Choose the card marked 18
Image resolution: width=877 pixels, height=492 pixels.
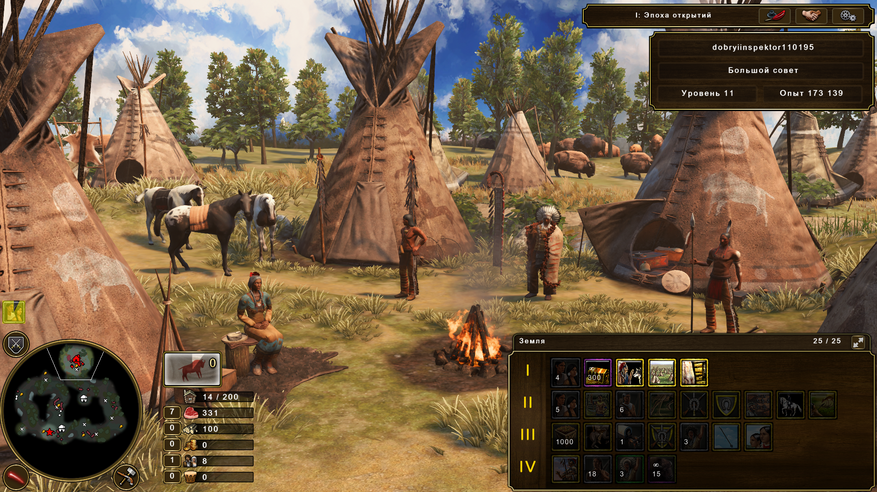pyautogui.click(x=598, y=469)
